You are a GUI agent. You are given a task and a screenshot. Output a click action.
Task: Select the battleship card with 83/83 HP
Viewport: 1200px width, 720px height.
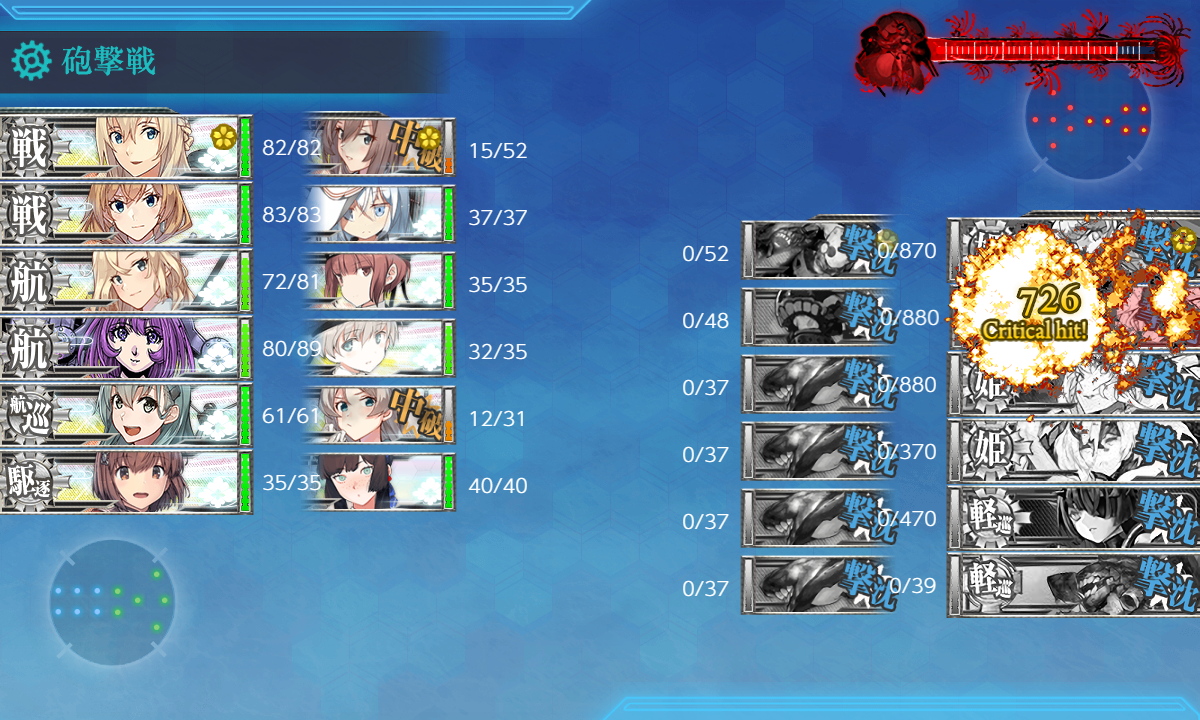tap(125, 214)
